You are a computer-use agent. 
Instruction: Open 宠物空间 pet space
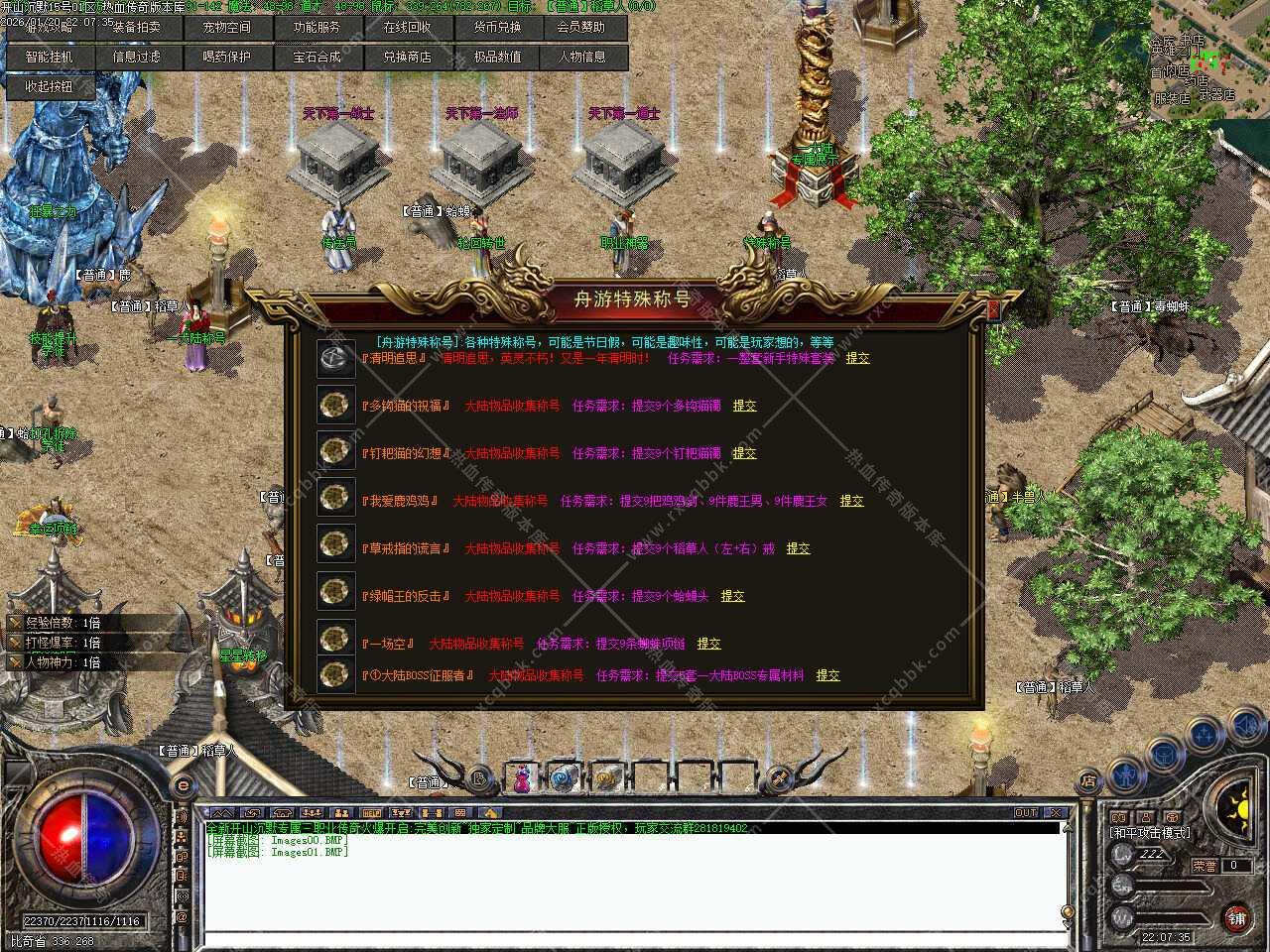pos(226,28)
